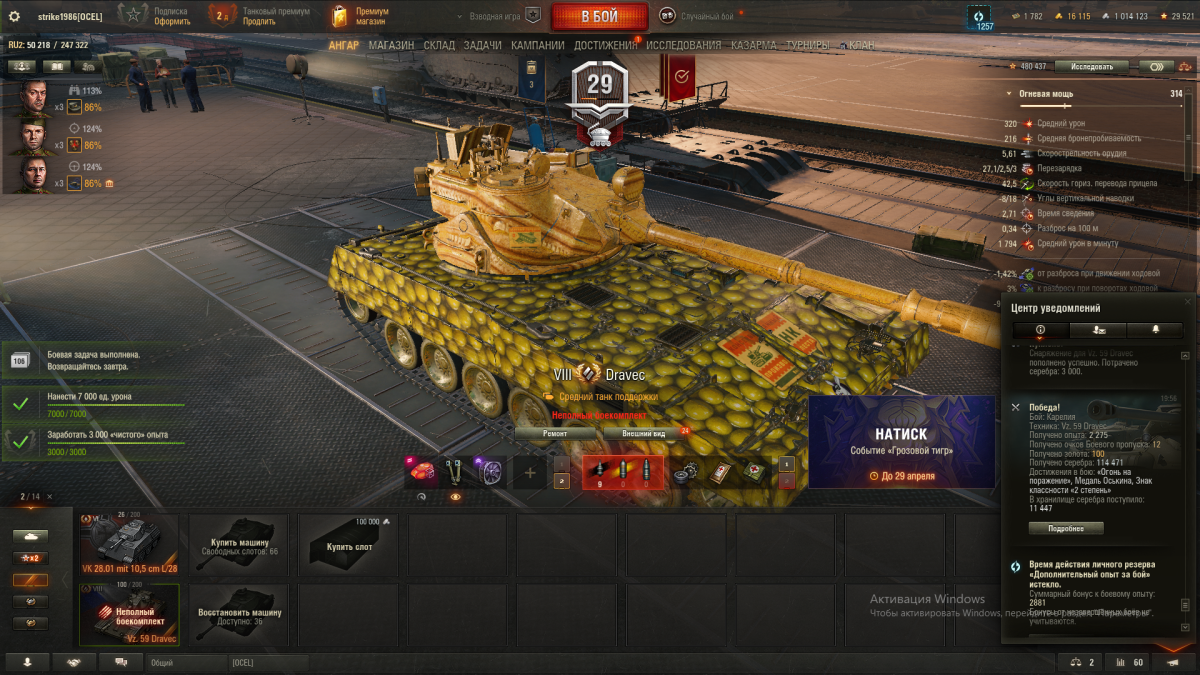The width and height of the screenshot is (1200, 675).
Task: Purchase a garage slot via Купить слот
Action: [x=348, y=545]
